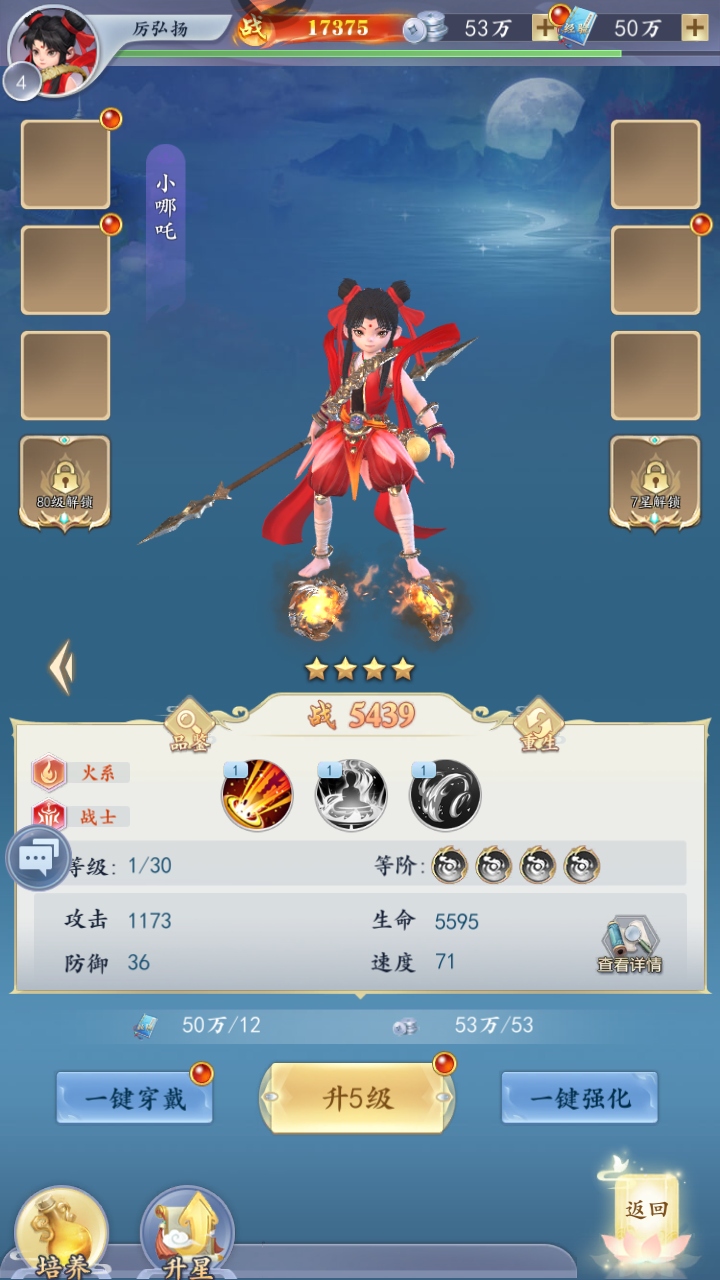The image size is (720, 1280).
Task: Add silver coins with the plus button
Action: [x=544, y=28]
